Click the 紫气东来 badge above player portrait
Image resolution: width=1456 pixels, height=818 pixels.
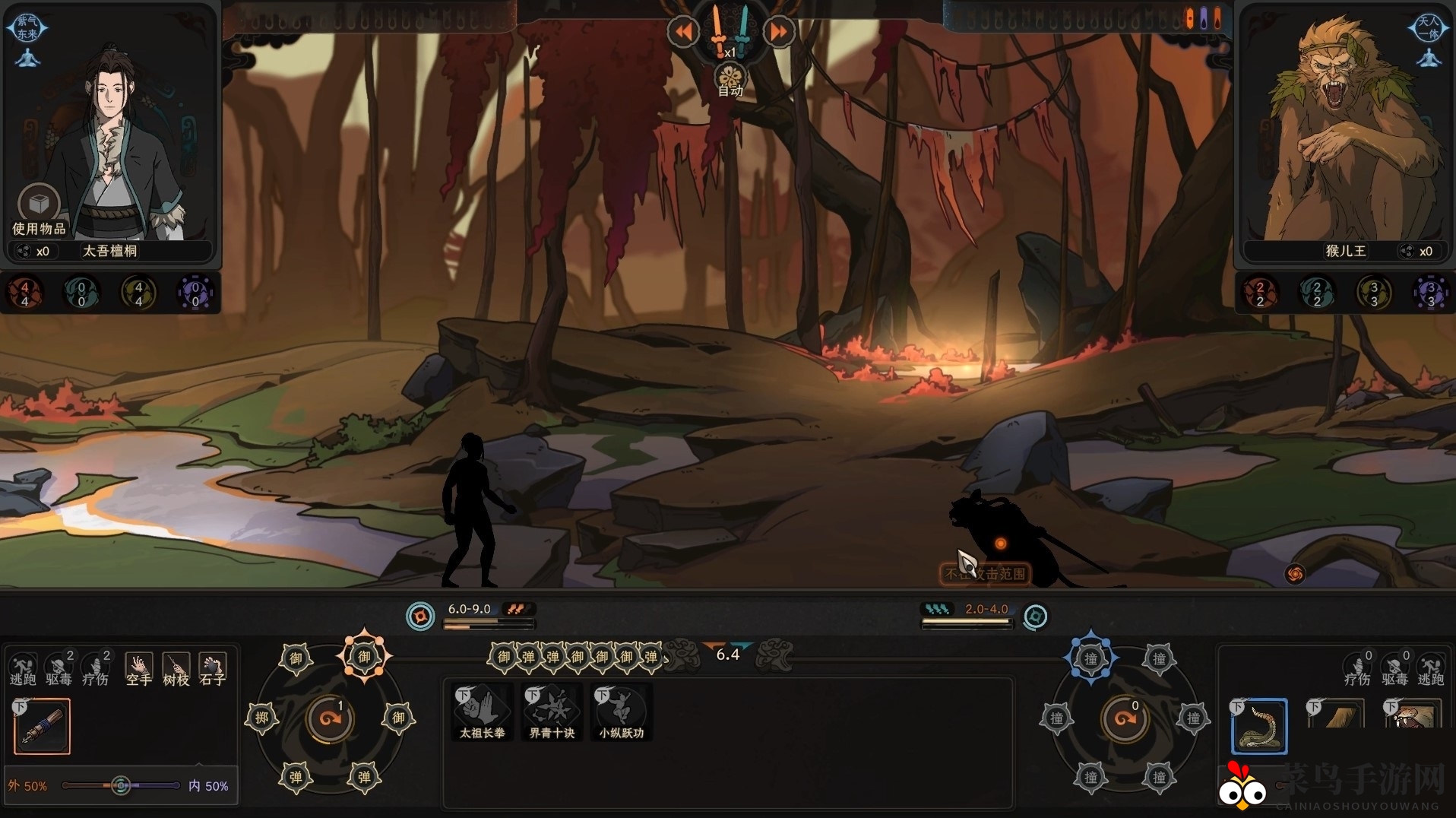27,28
